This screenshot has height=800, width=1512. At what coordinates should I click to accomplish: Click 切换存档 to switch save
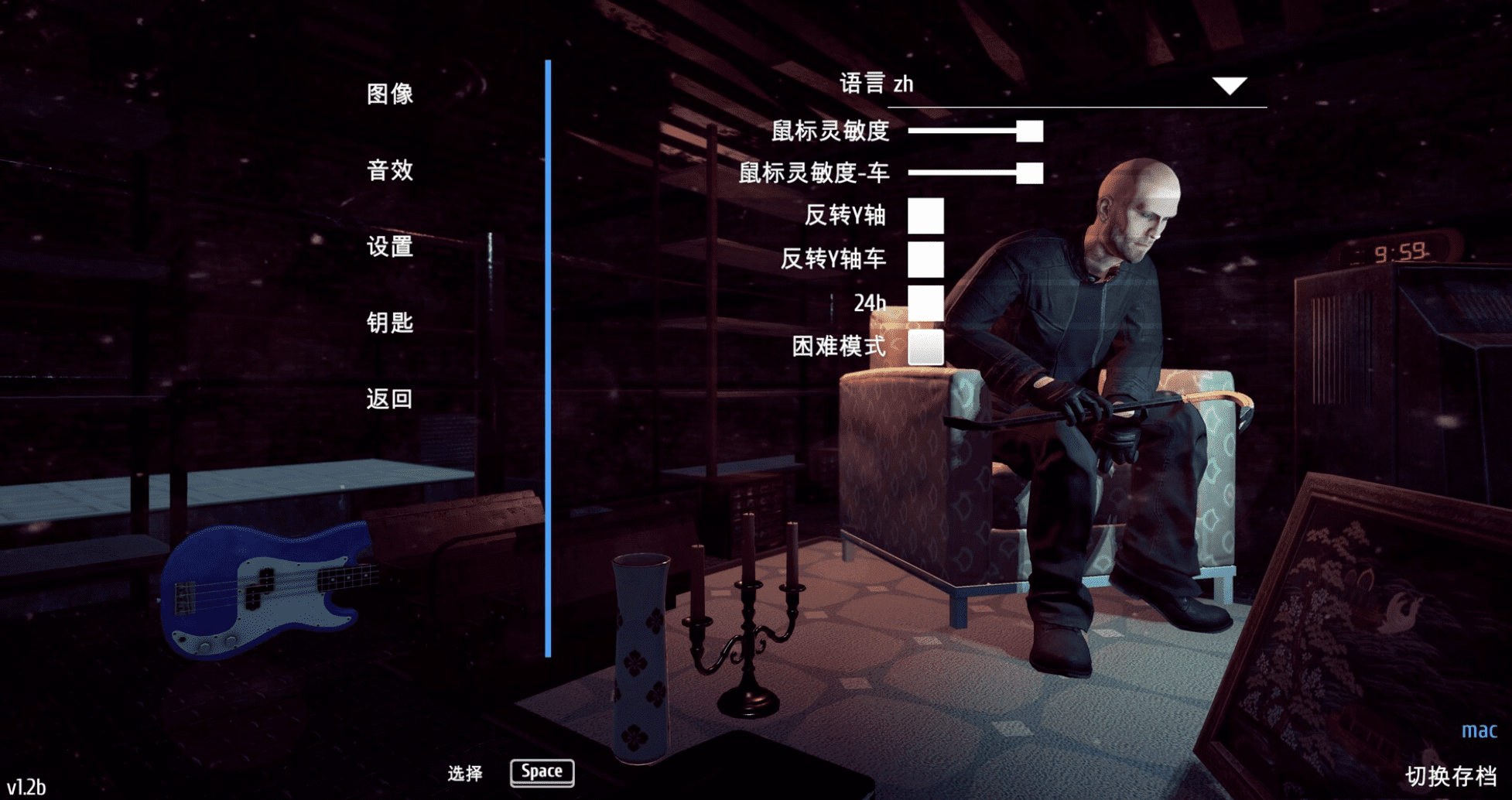tap(1450, 776)
